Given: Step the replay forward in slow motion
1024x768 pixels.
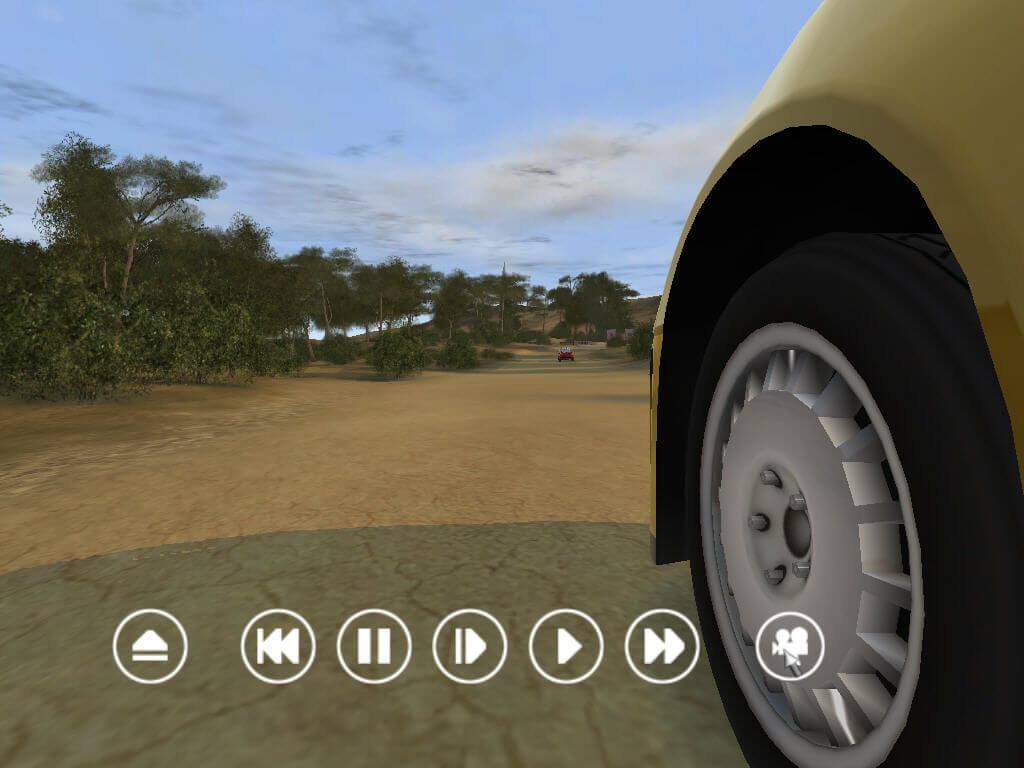Looking at the screenshot, I should click(x=470, y=646).
